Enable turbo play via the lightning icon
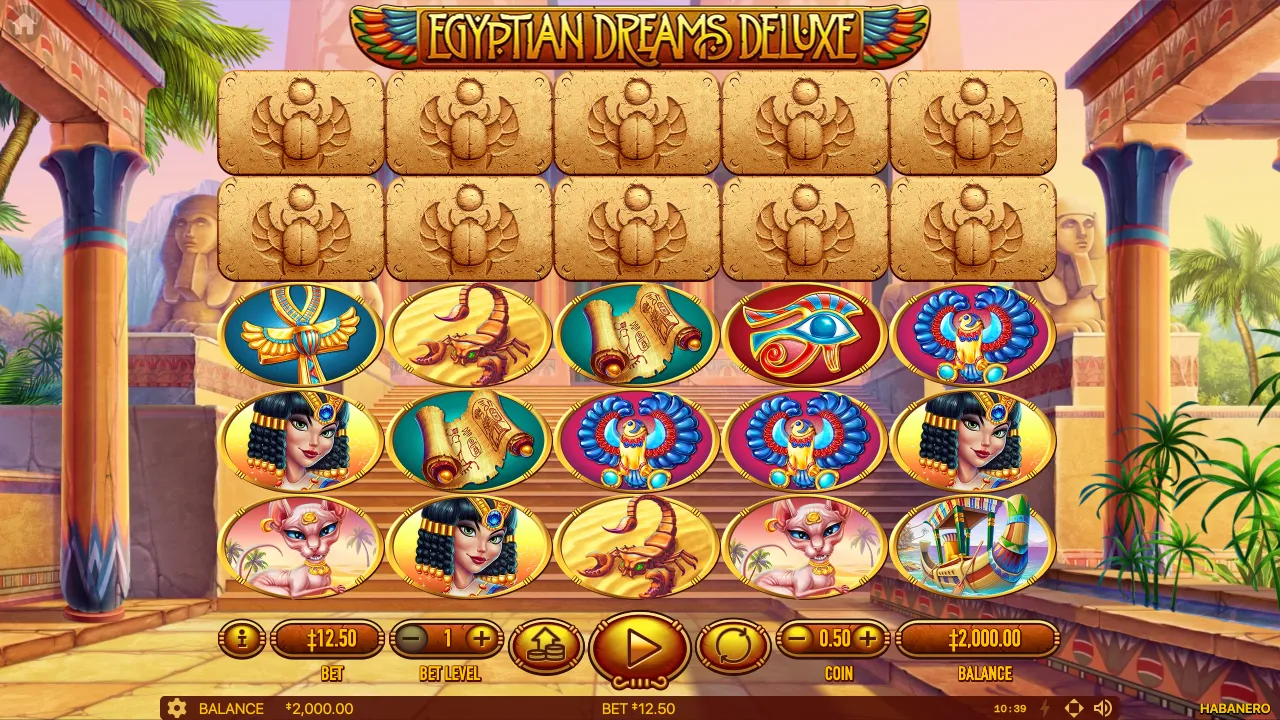1280x720 pixels. 1043,708
